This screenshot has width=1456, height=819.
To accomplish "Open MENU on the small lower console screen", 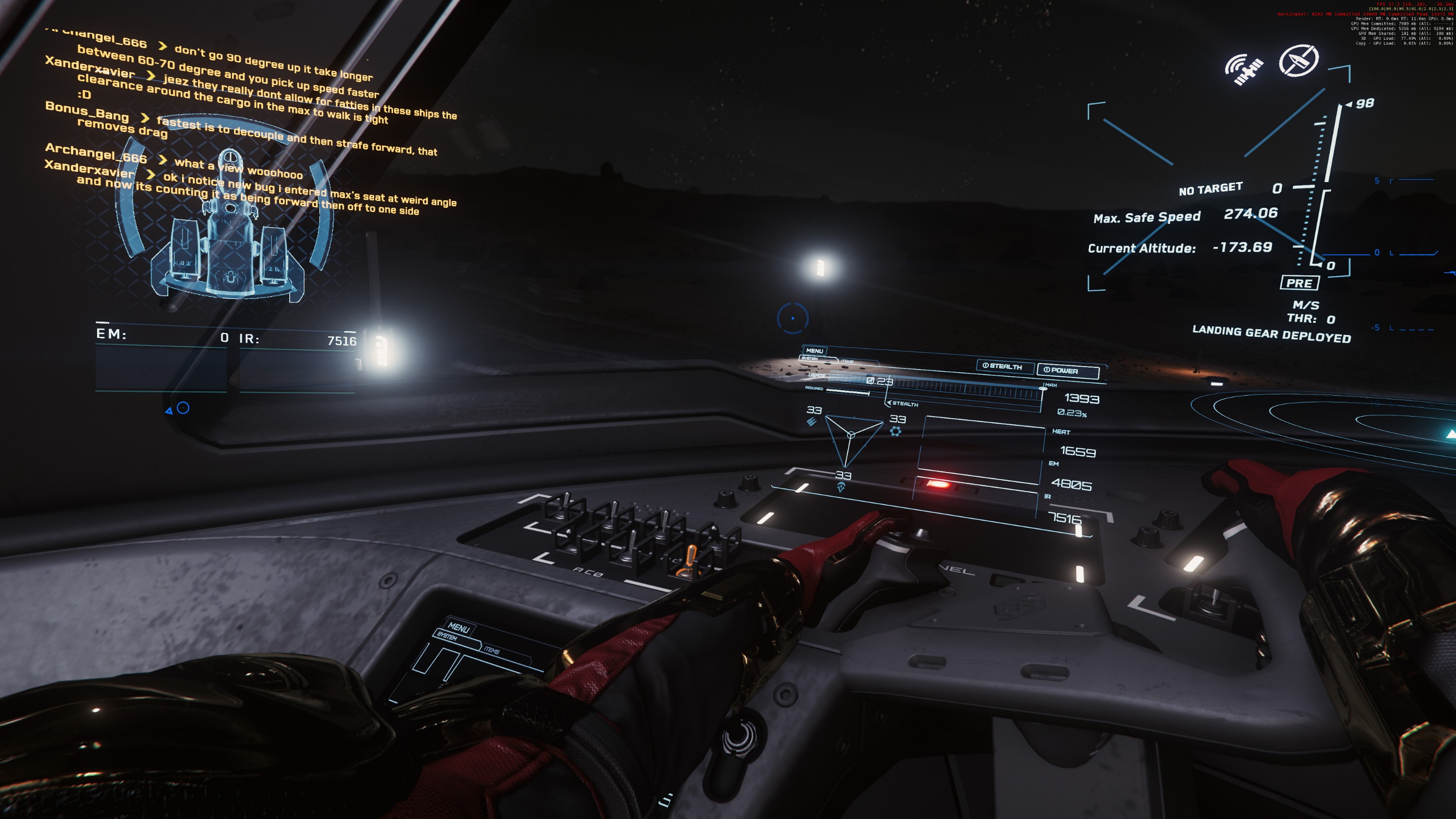I will (458, 627).
